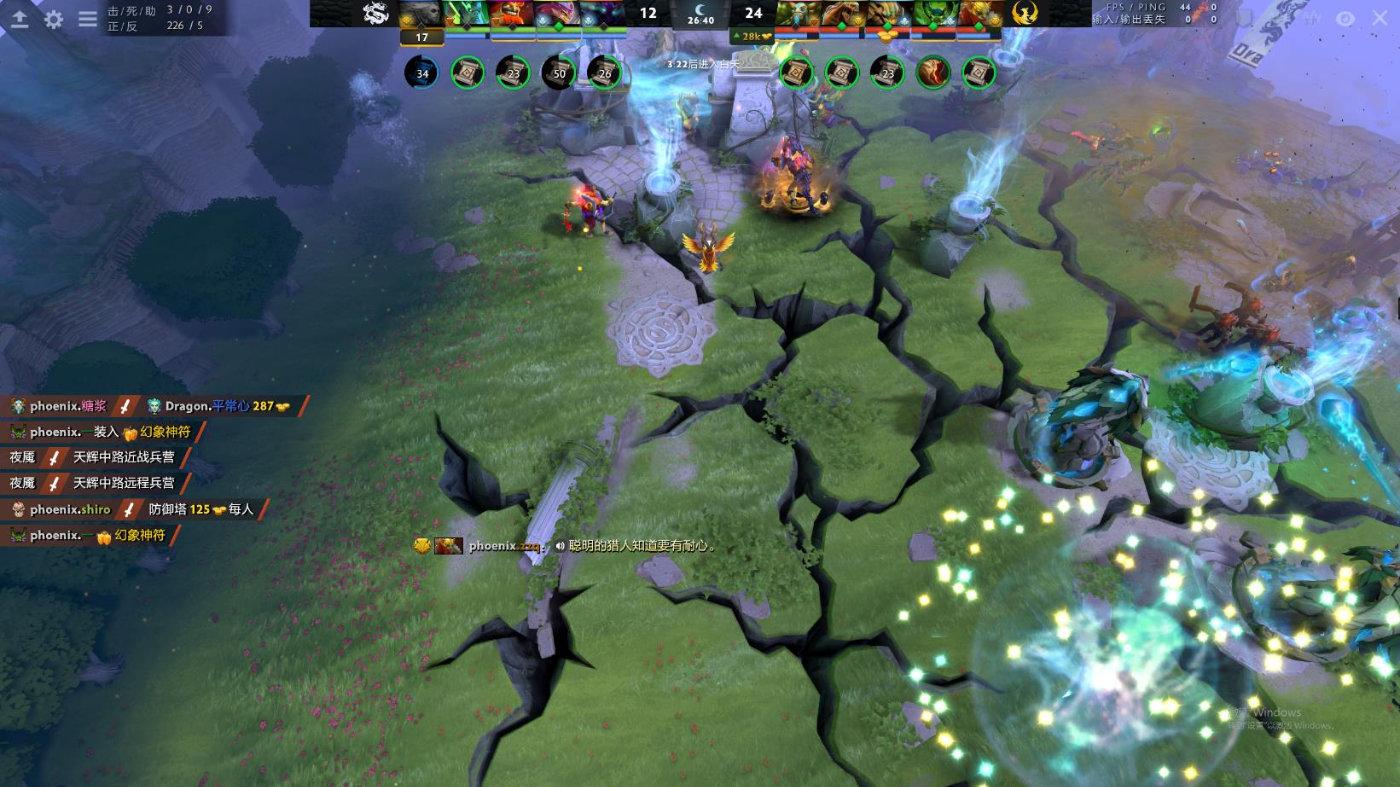Click the upload arrow dashboard button
This screenshot has width=1400, height=787.
tap(19, 19)
